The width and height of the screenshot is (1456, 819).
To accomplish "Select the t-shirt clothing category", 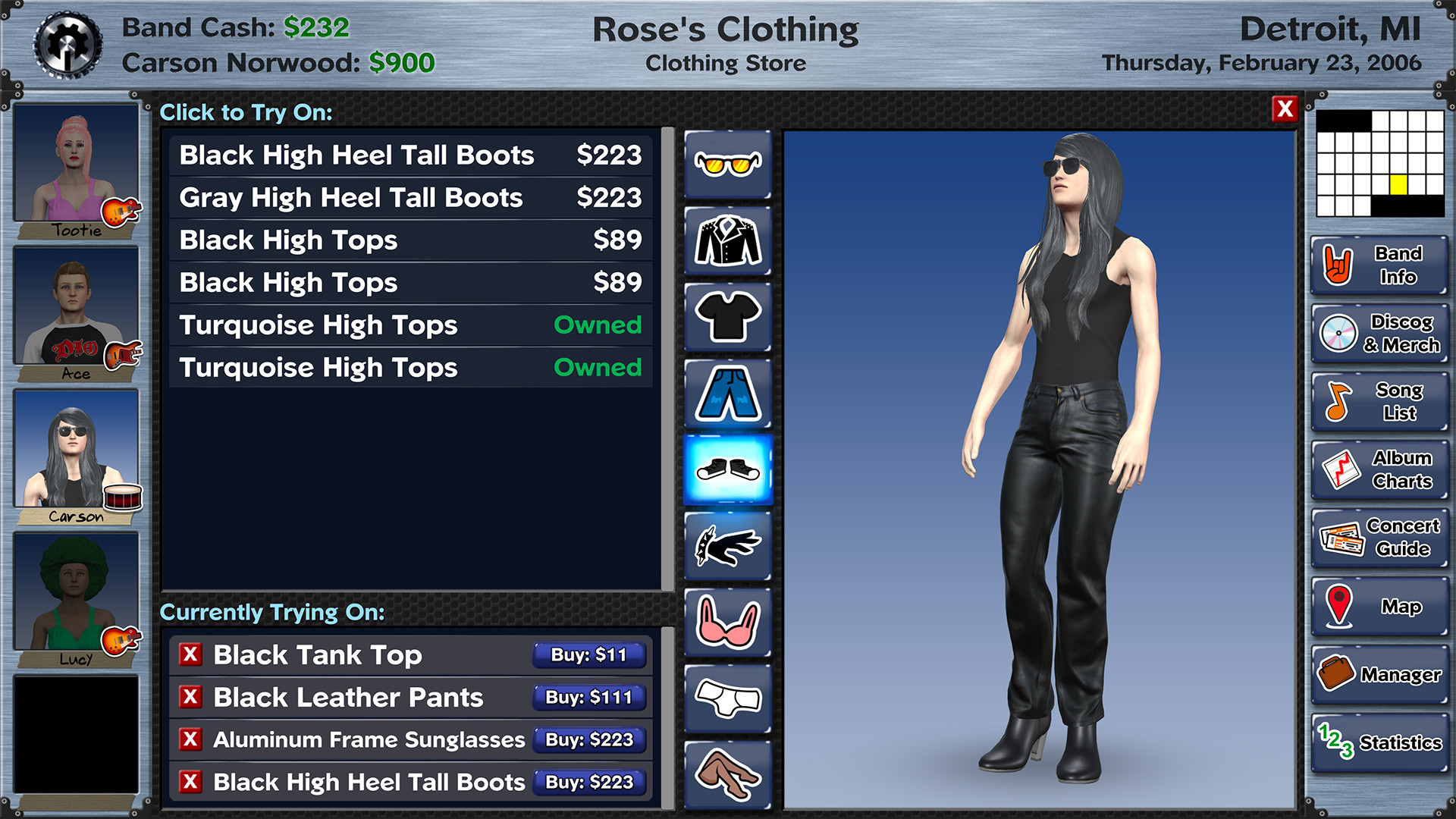I will point(726,315).
